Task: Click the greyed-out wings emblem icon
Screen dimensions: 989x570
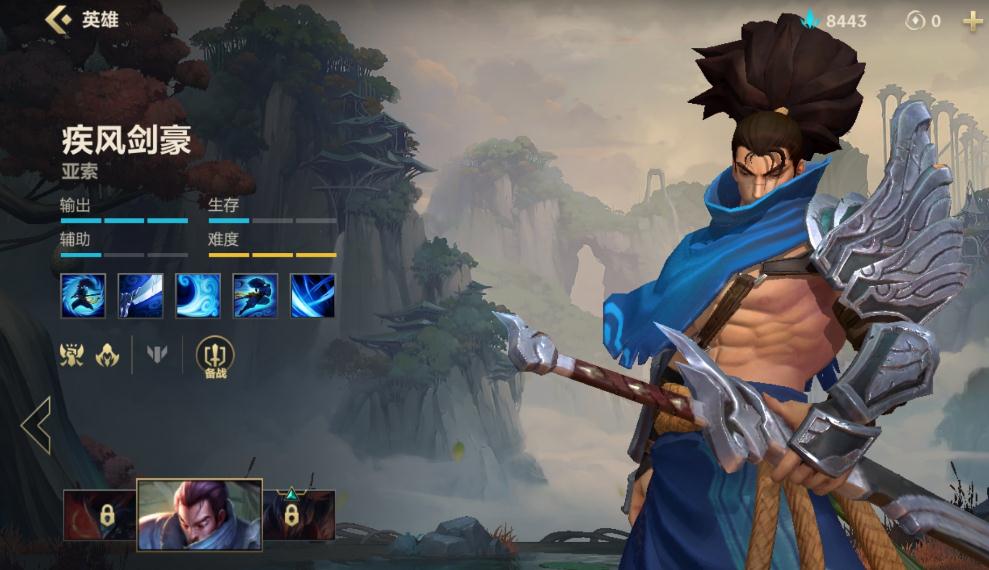Action: pos(158,354)
